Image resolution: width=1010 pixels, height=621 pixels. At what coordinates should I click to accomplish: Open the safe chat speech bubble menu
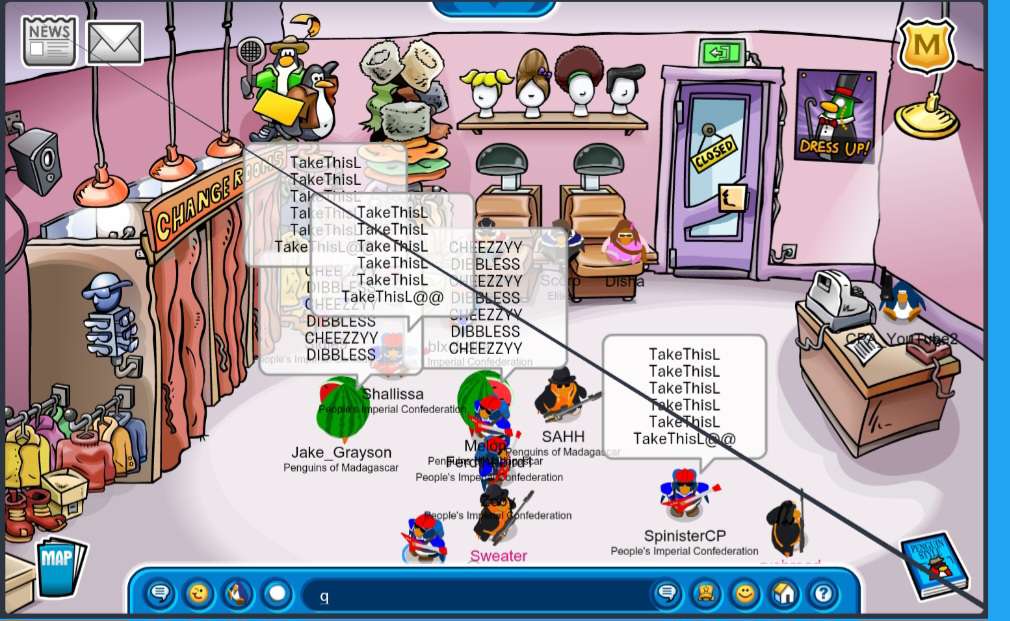[x=160, y=594]
